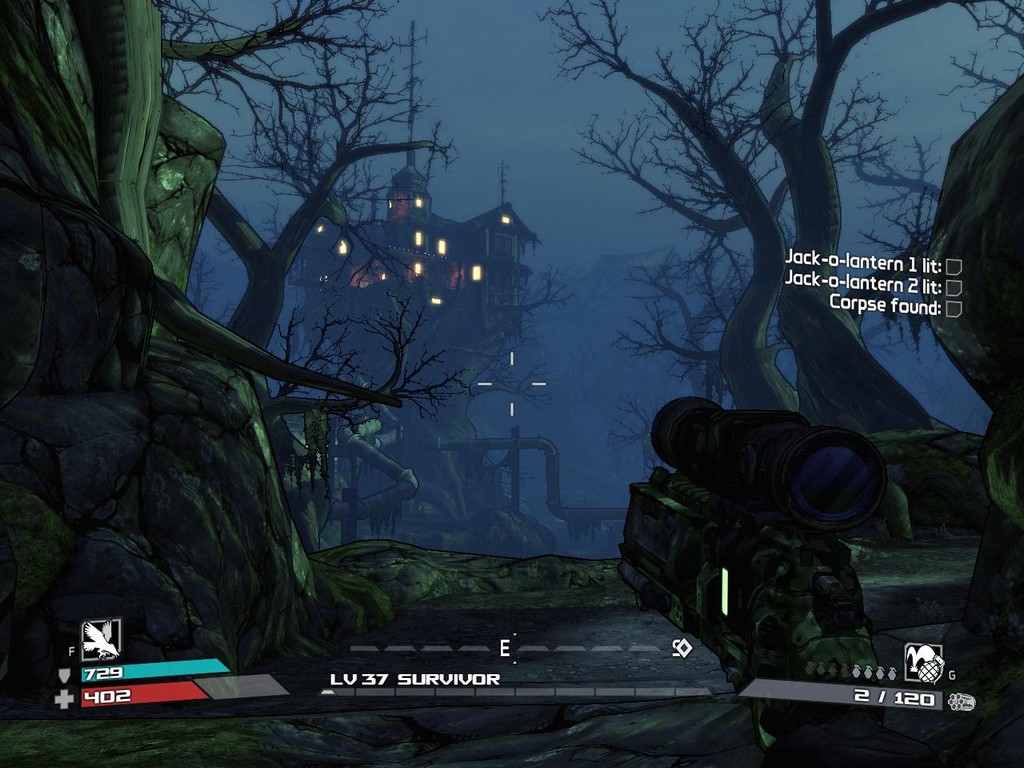Click the Jack-o-lantern 2 lit objective checkbox
Image resolution: width=1024 pixels, height=768 pixels.
coord(954,287)
